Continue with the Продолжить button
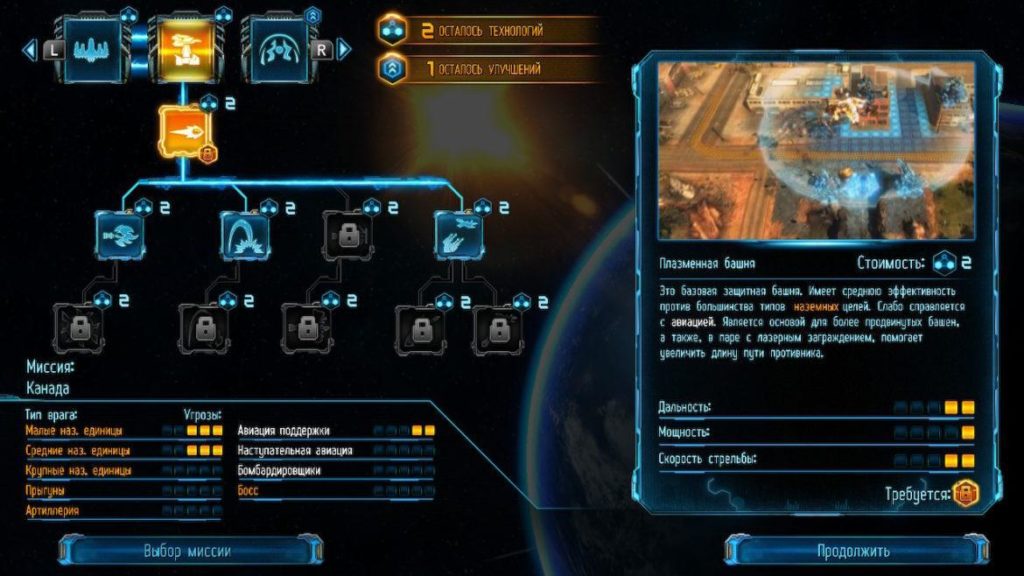1024x576 pixels. [x=853, y=550]
